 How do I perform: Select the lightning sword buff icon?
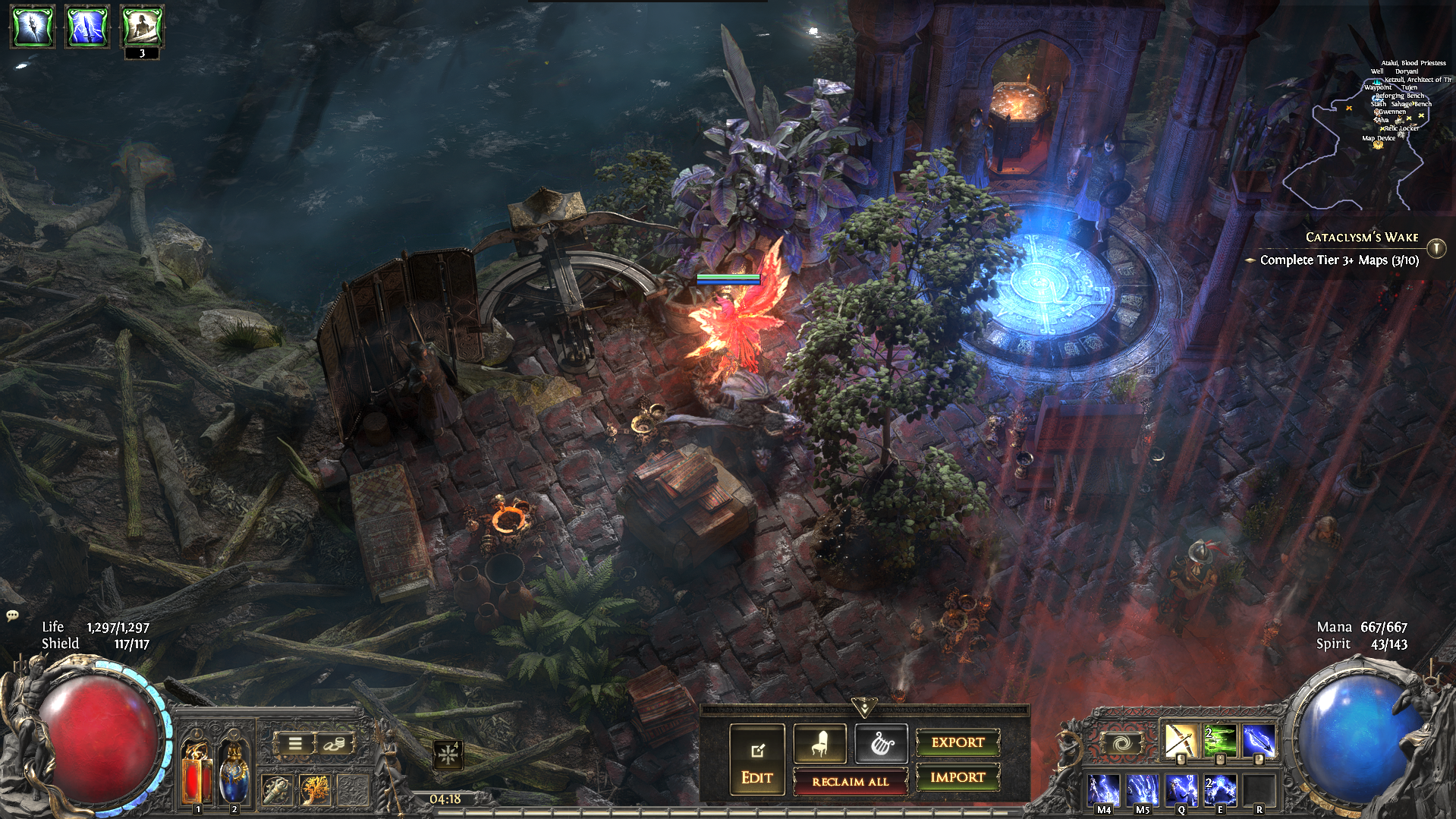pyautogui.click(x=87, y=27)
